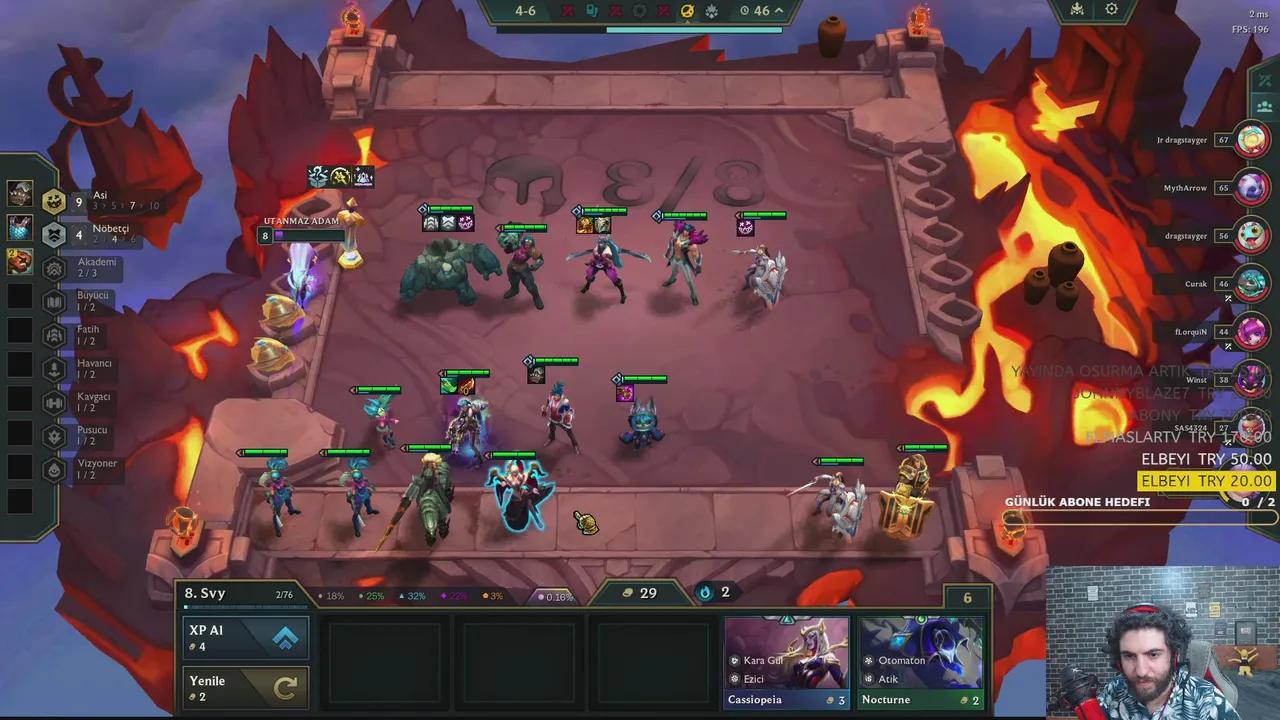
Task: Click the collapse arrow on the right side panel
Action: click(x=1263, y=79)
